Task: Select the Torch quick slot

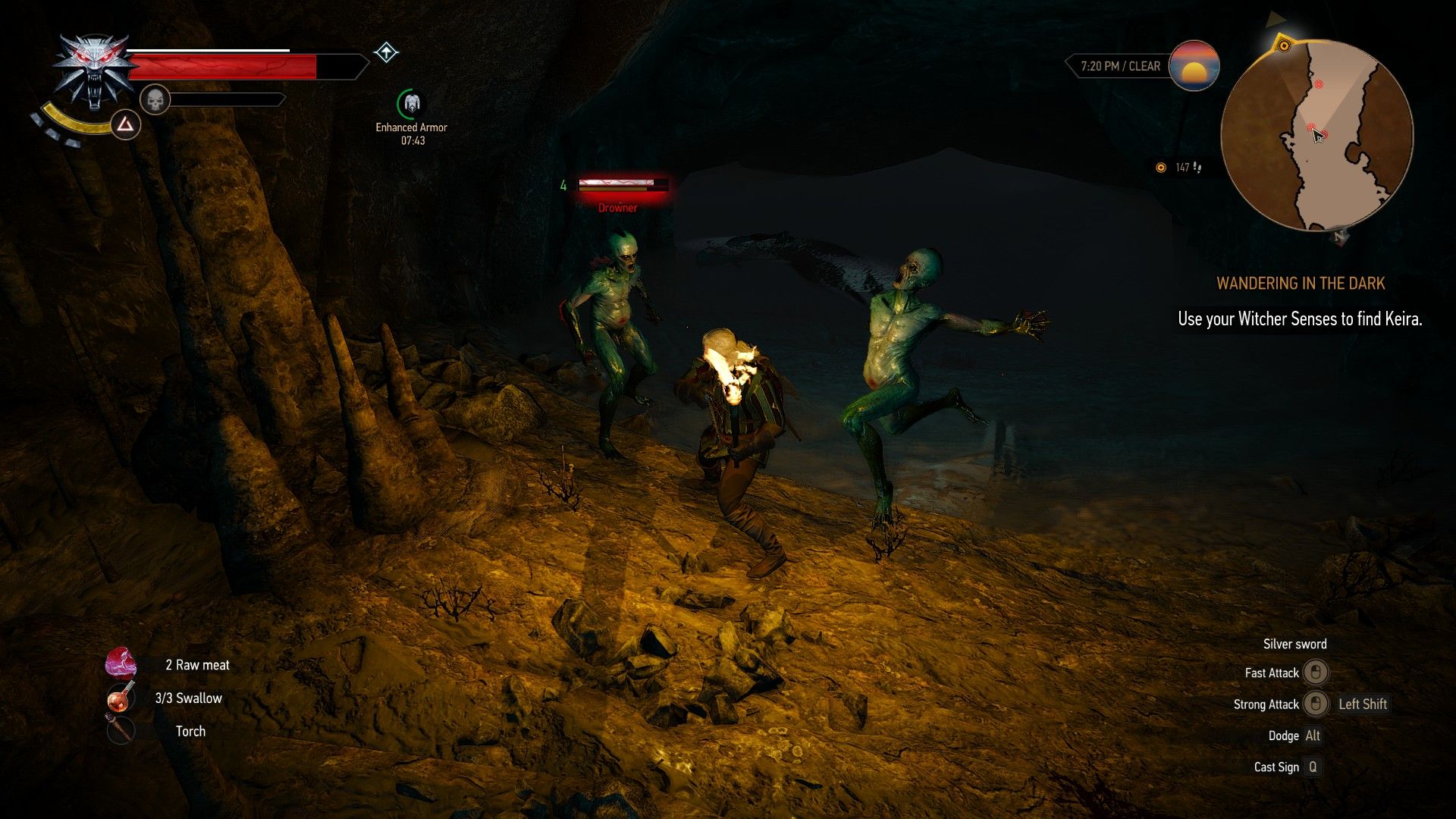Action: pos(121,730)
